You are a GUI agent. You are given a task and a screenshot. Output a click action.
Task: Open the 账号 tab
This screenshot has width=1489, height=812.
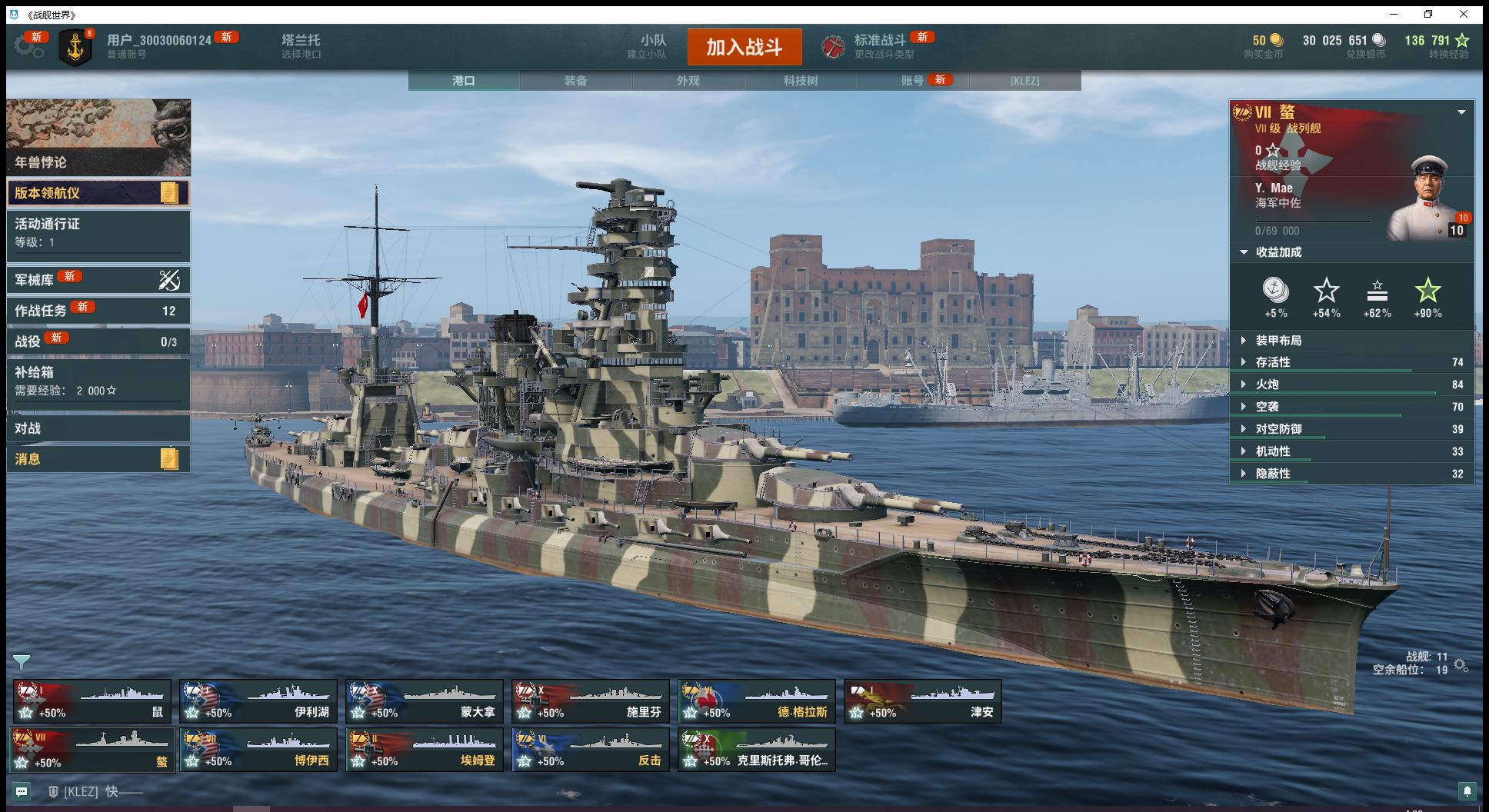(912, 81)
